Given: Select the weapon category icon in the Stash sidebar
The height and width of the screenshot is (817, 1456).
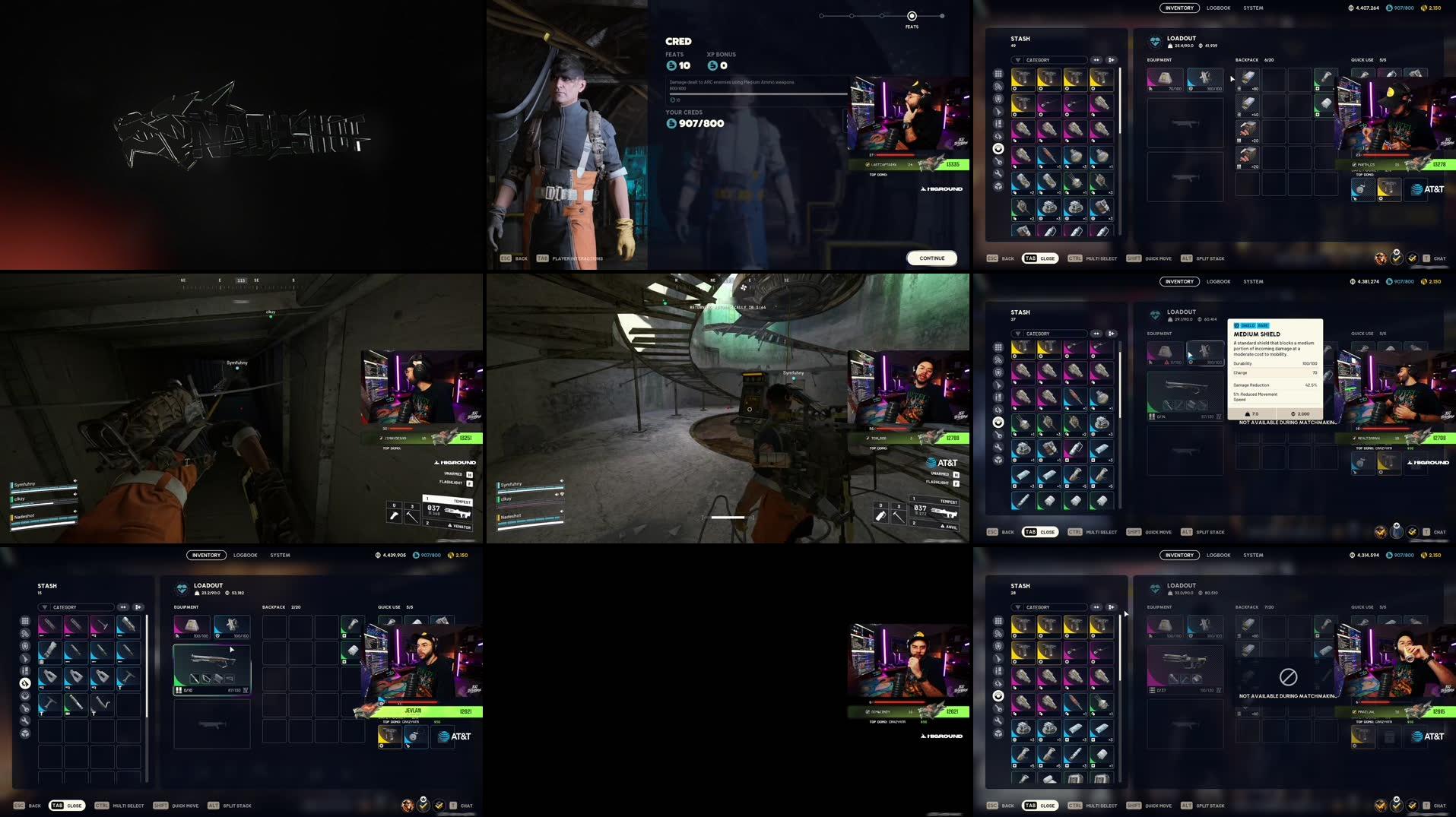Looking at the screenshot, I should pyautogui.click(x=998, y=111).
